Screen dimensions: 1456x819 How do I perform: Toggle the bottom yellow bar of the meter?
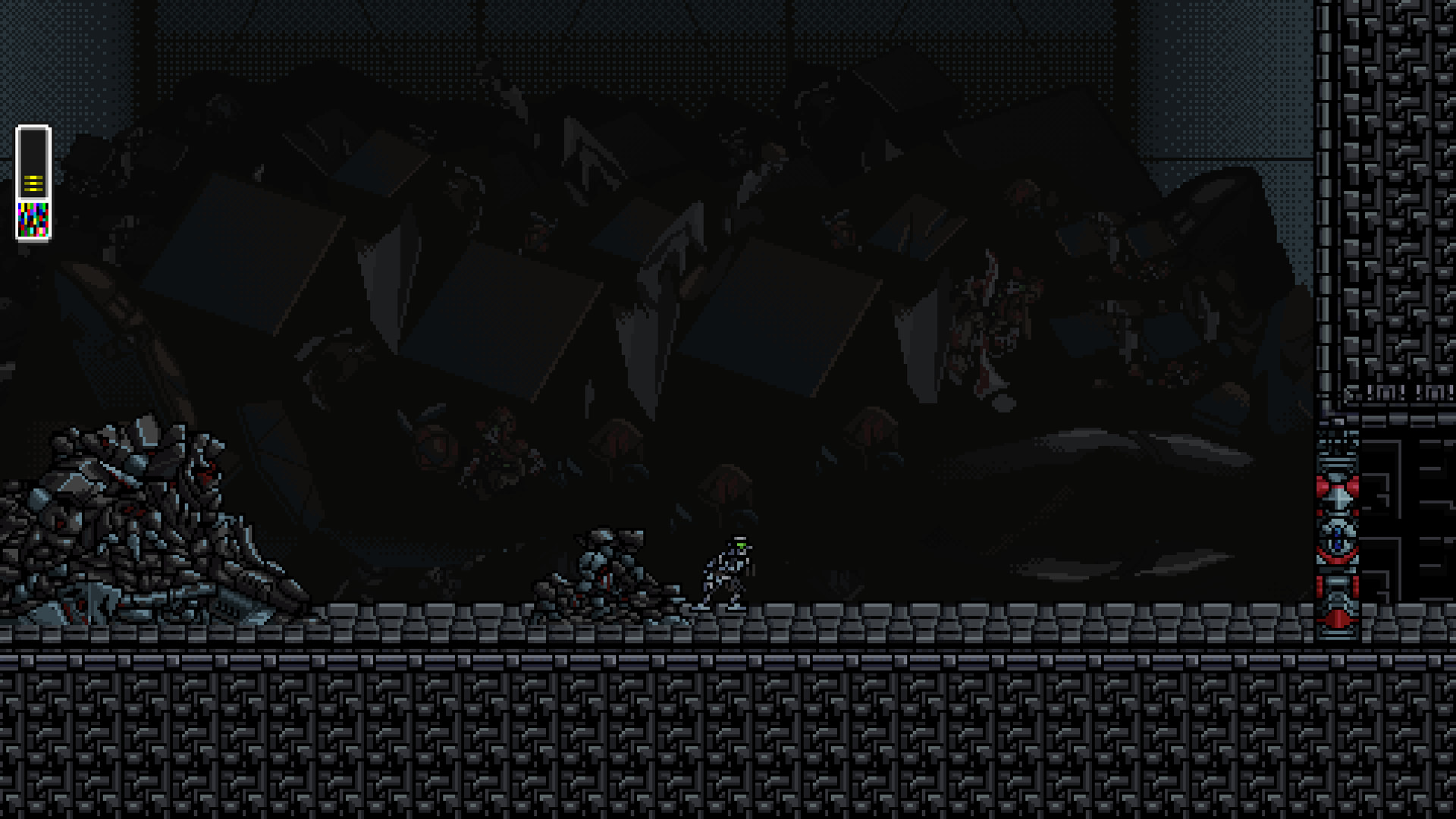(33, 190)
